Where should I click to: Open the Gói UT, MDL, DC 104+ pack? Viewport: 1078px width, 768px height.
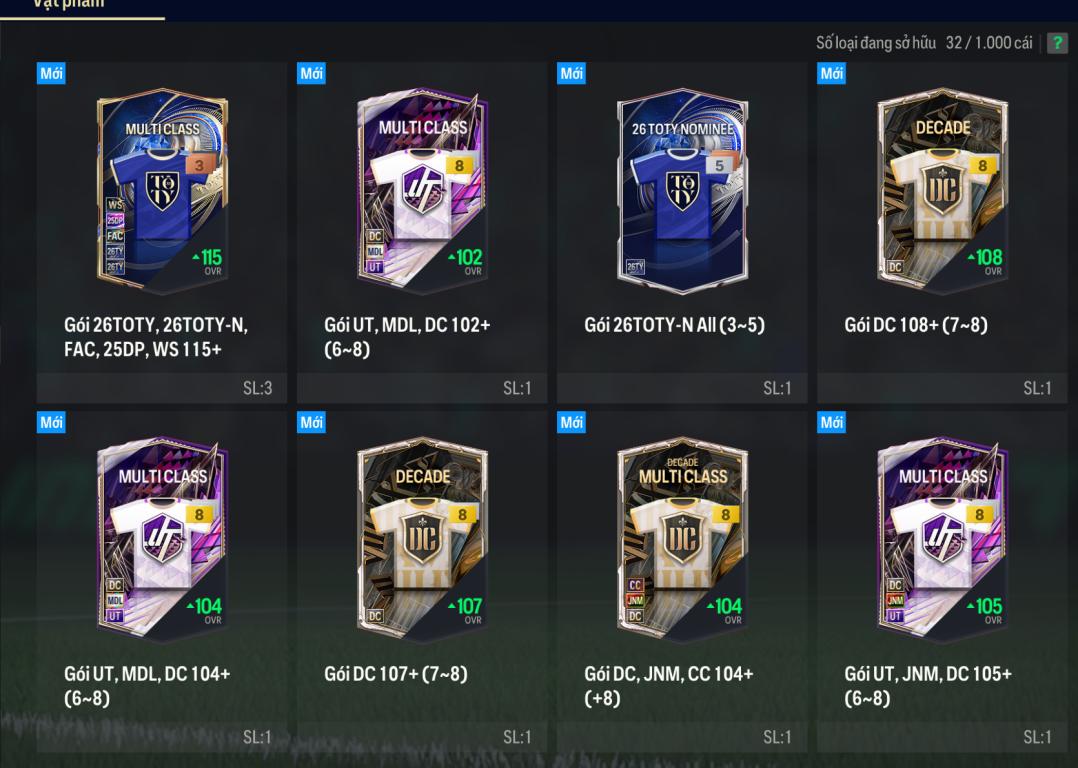click(x=162, y=542)
